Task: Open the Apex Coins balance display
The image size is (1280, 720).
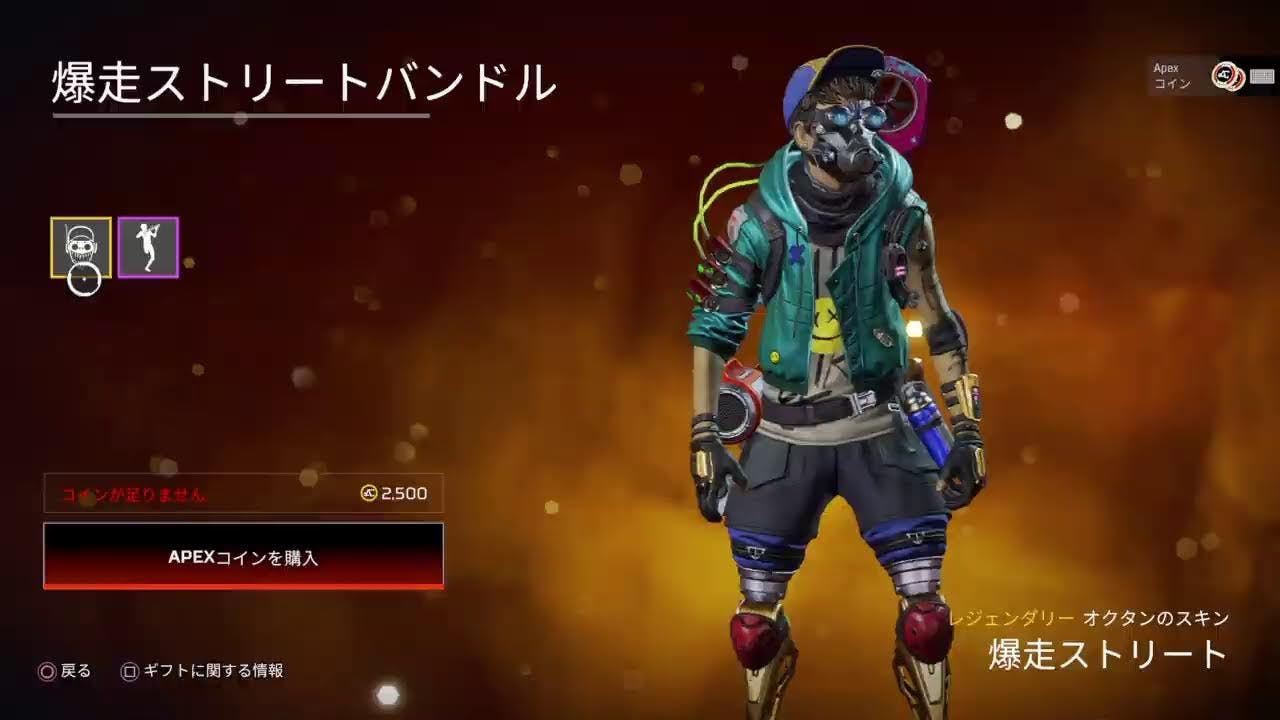Action: pyautogui.click(x=1212, y=76)
